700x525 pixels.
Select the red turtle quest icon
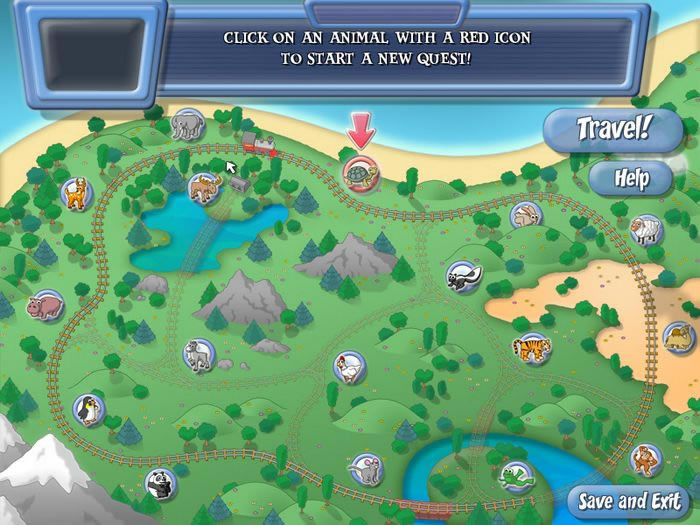point(359,171)
